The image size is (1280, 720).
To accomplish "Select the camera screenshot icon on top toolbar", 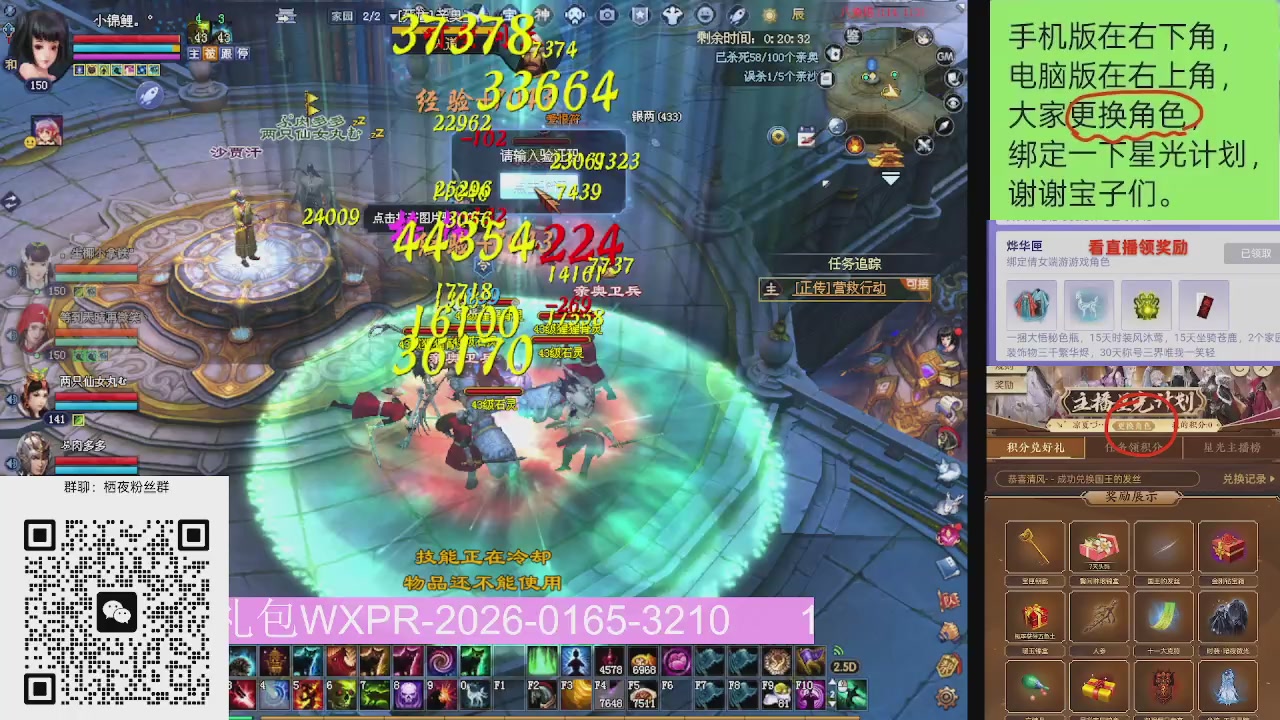I will point(609,14).
